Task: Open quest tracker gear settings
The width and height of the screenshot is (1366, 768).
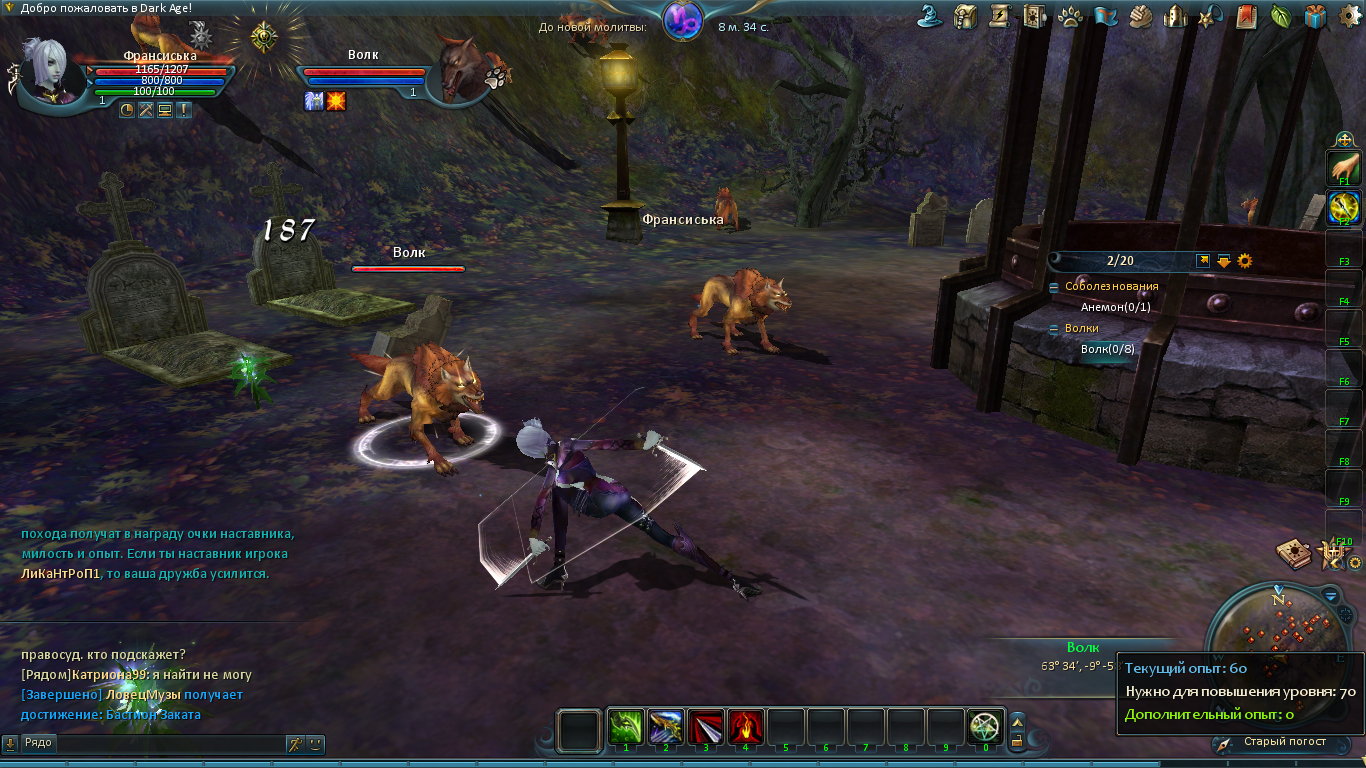Action: pos(1245,261)
